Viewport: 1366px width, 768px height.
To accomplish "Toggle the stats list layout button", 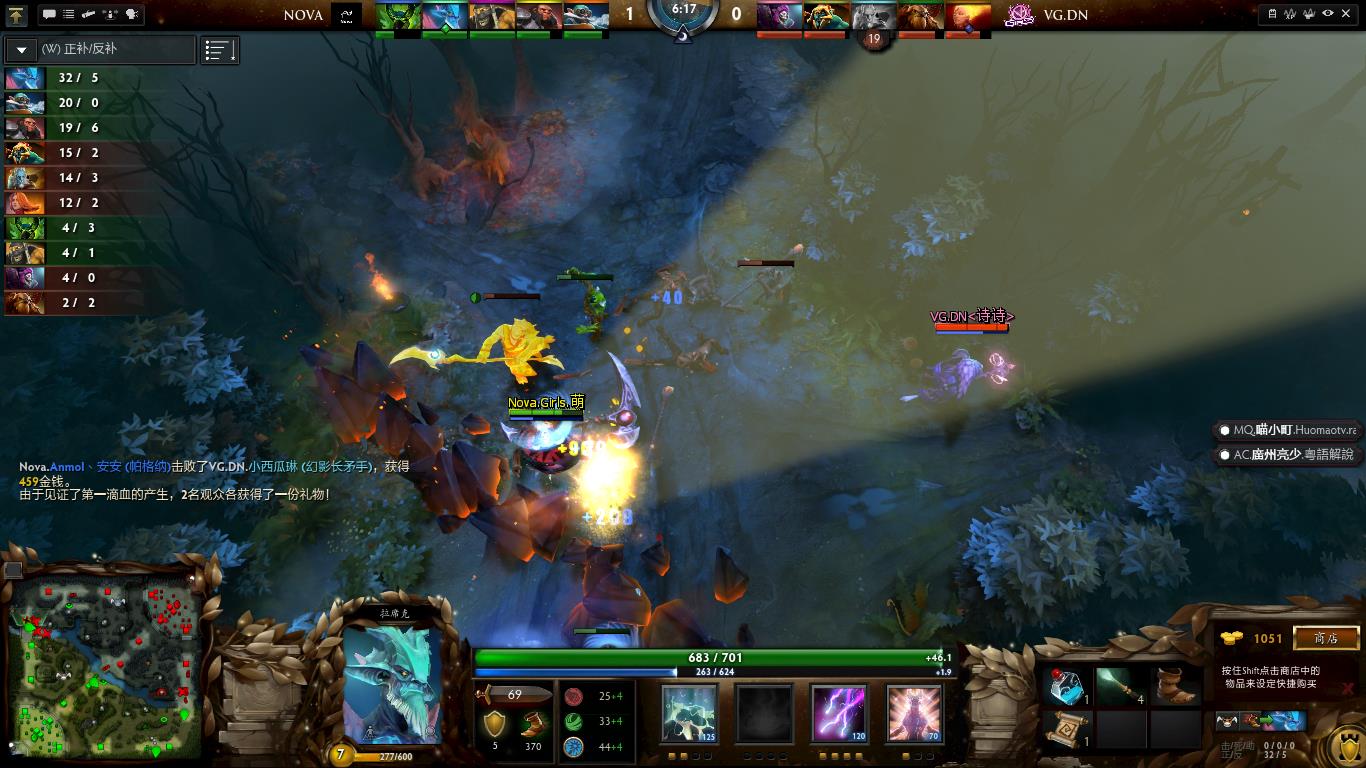I will coord(219,50).
